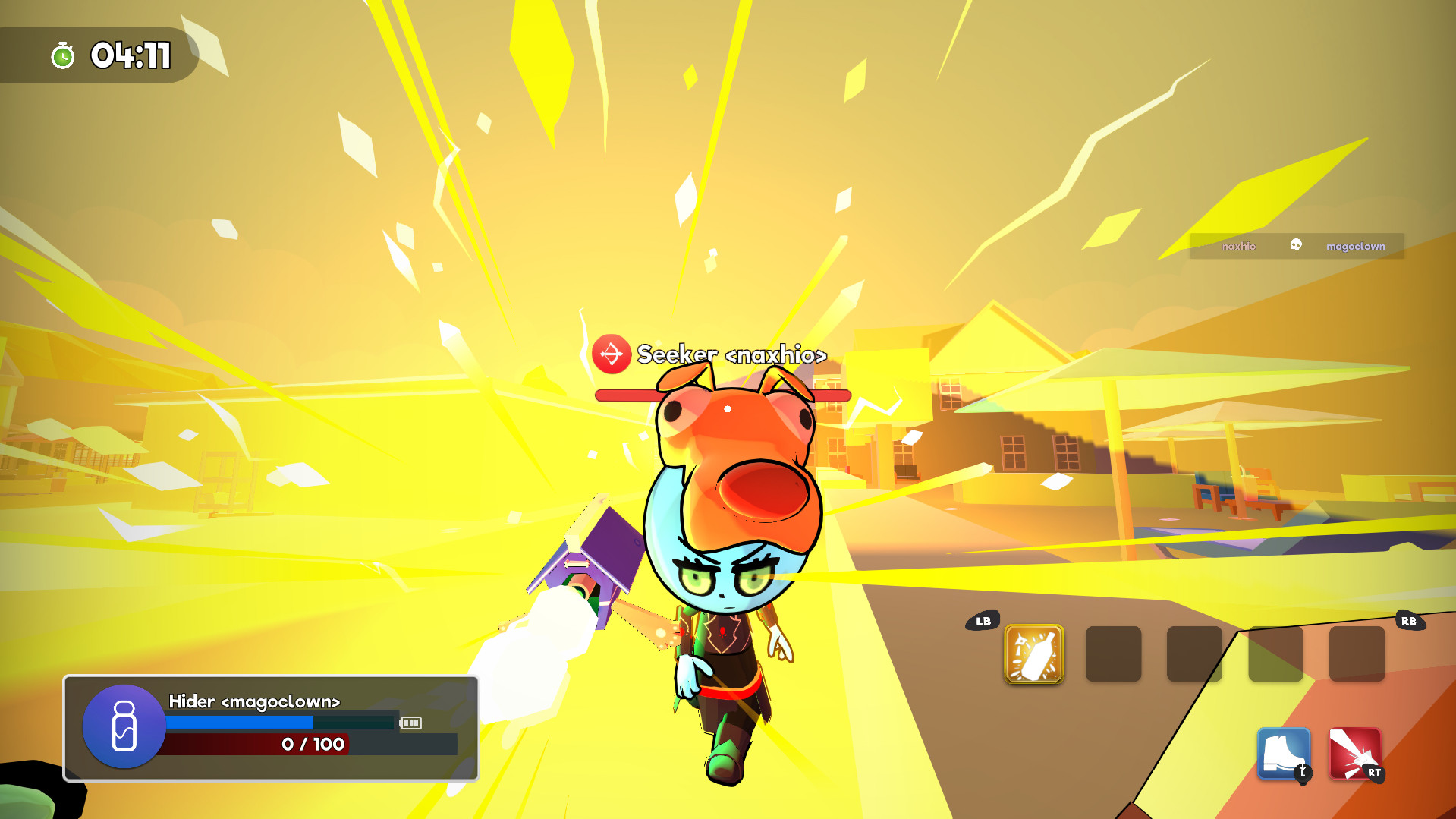
Task: Select the second empty hotbar slot
Action: (x=1113, y=654)
